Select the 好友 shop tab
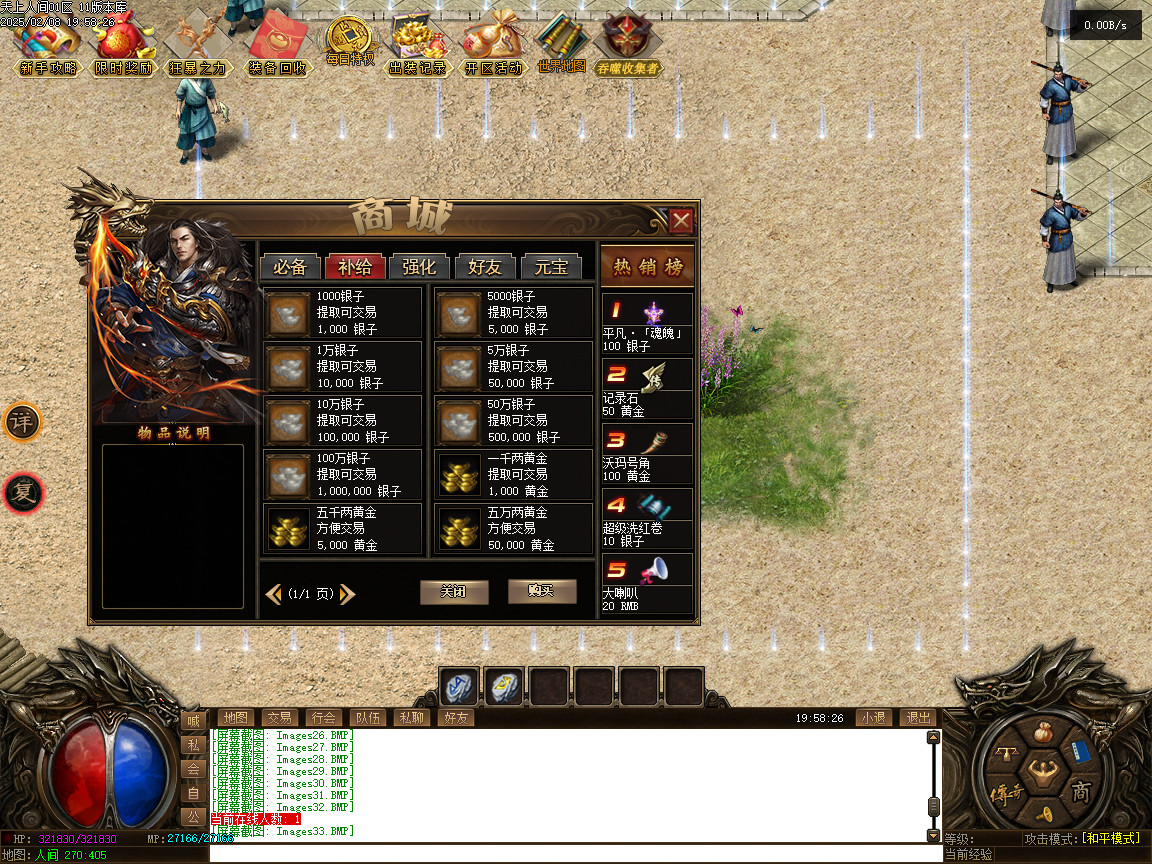Image resolution: width=1152 pixels, height=864 pixels. (485, 267)
